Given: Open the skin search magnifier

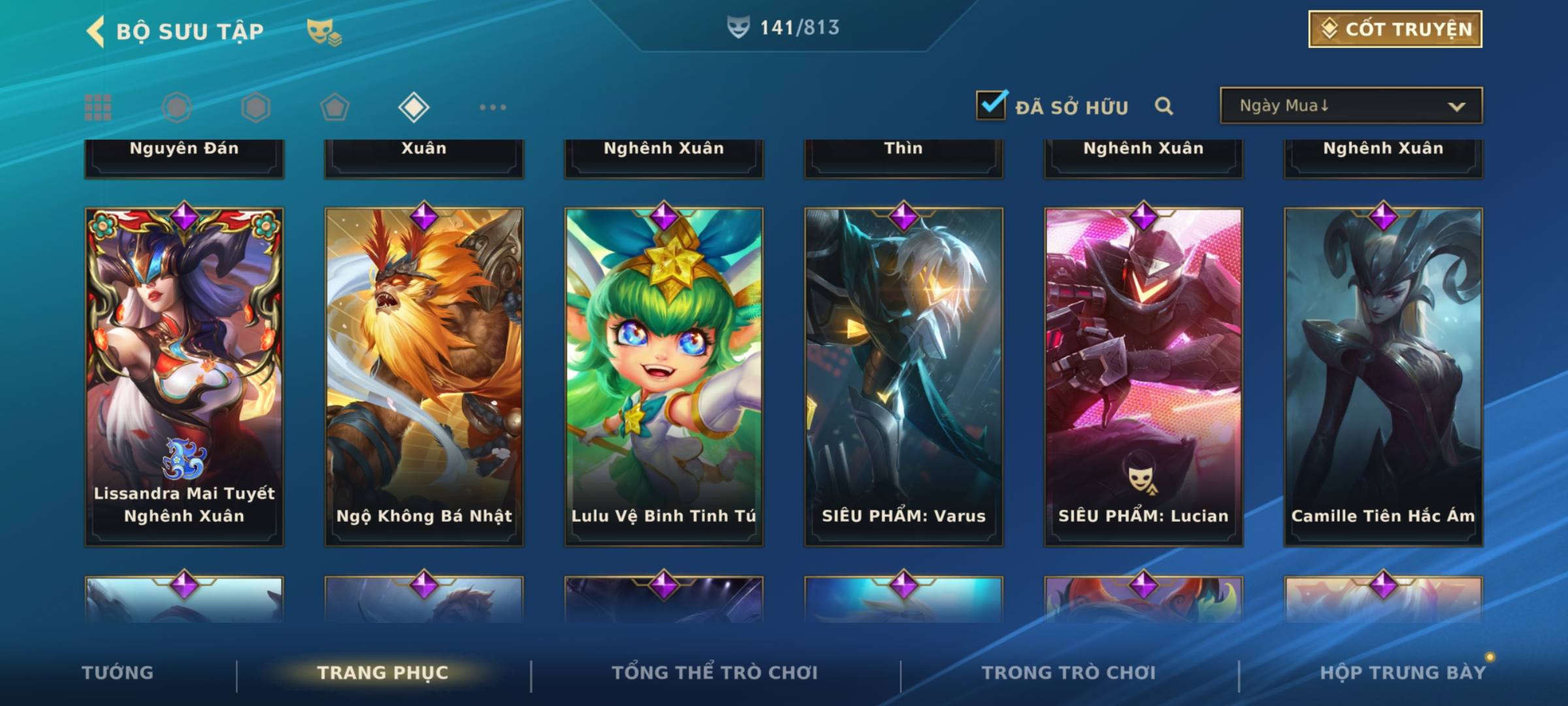Looking at the screenshot, I should 1164,106.
